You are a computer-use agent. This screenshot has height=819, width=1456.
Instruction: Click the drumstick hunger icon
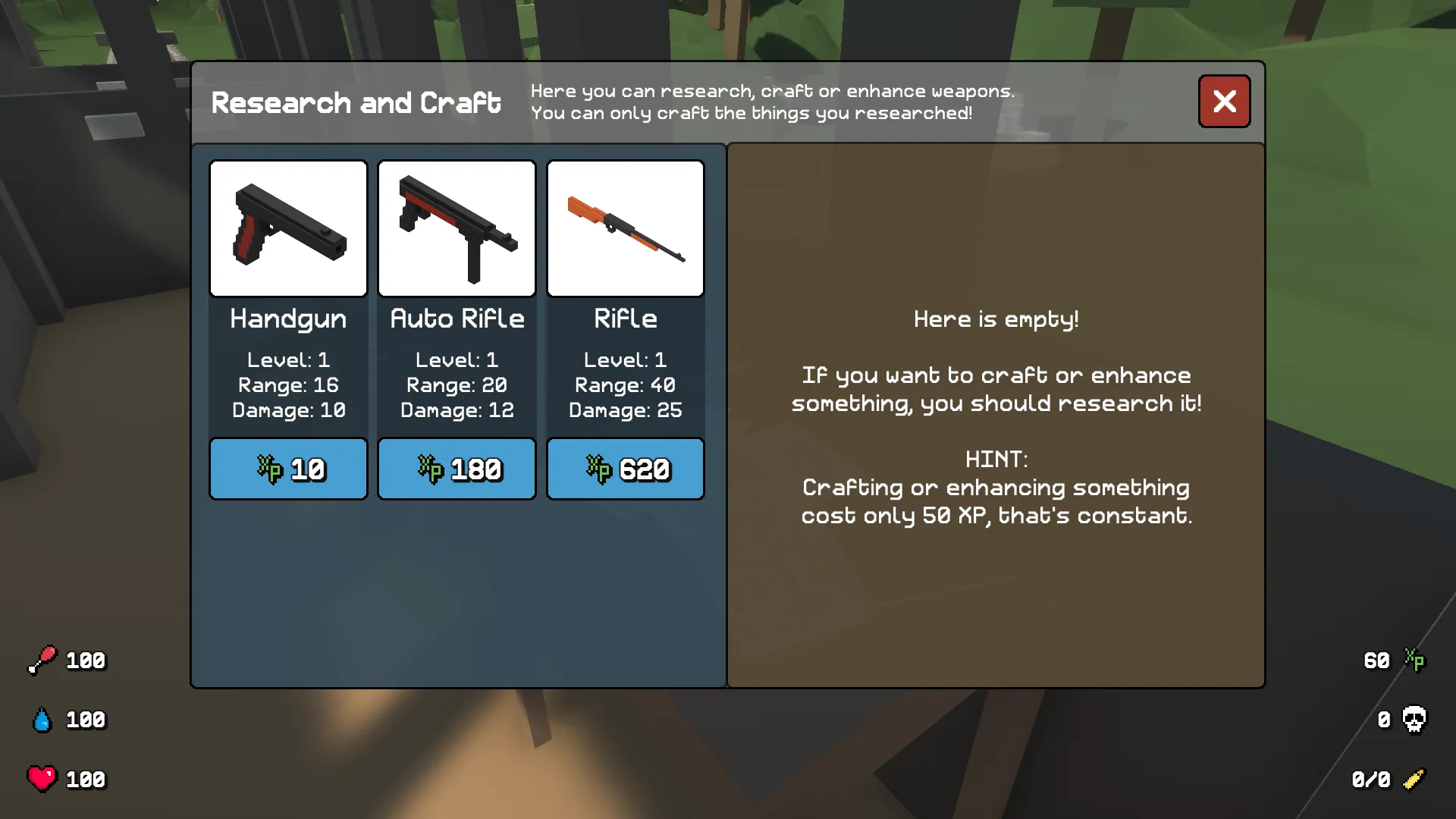click(x=43, y=660)
